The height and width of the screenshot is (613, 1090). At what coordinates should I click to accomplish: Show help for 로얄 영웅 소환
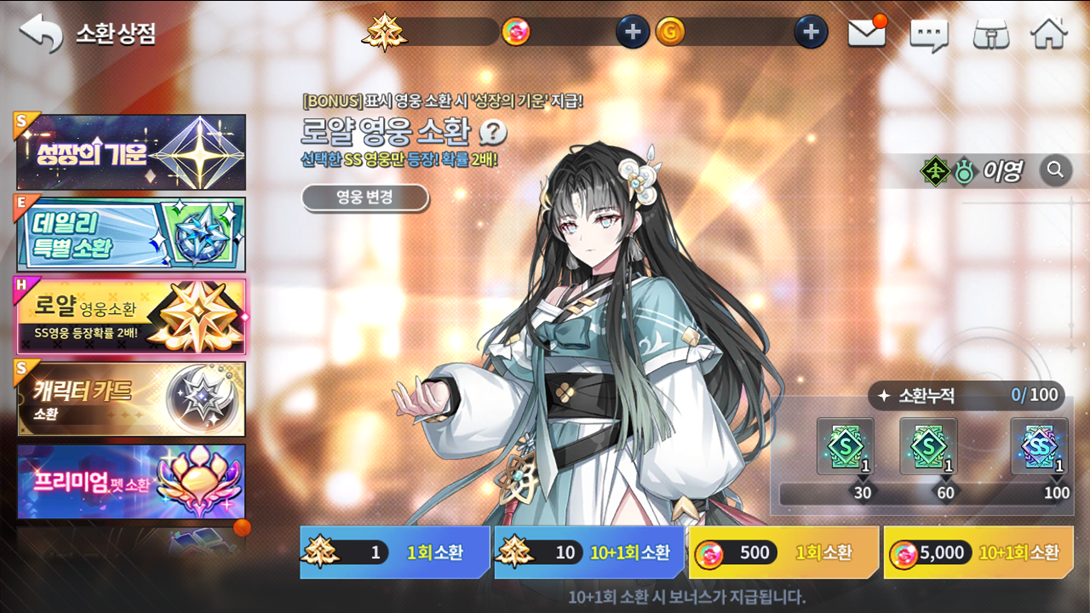click(x=492, y=132)
